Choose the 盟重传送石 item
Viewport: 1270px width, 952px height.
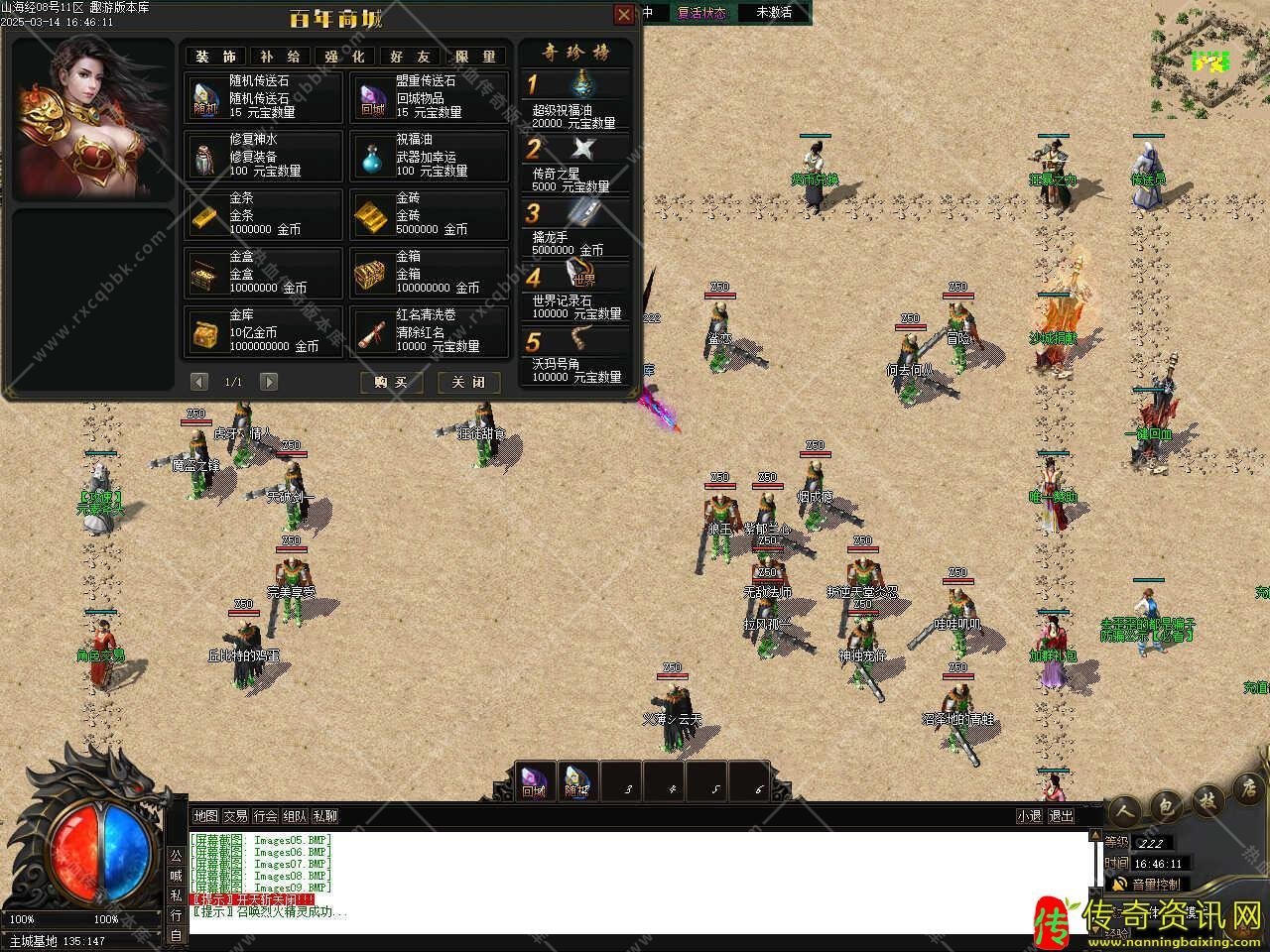tap(429, 97)
